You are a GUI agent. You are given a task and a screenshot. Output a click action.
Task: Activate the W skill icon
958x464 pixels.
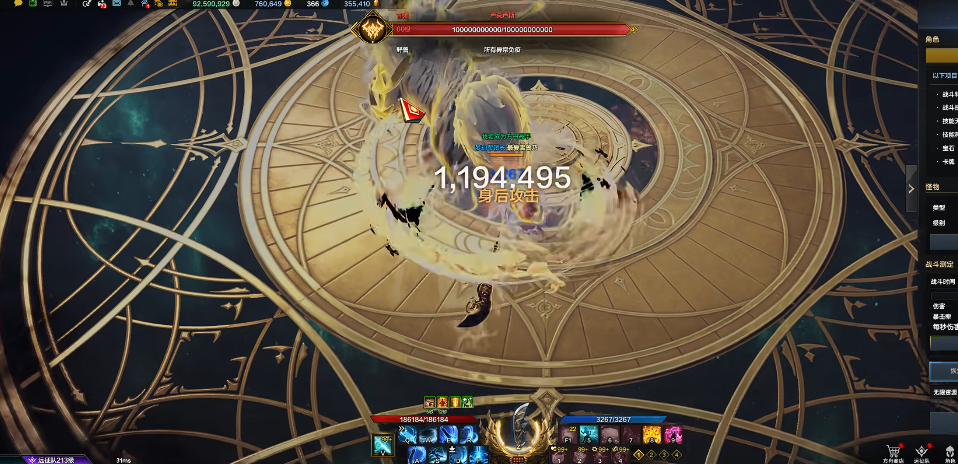click(429, 435)
